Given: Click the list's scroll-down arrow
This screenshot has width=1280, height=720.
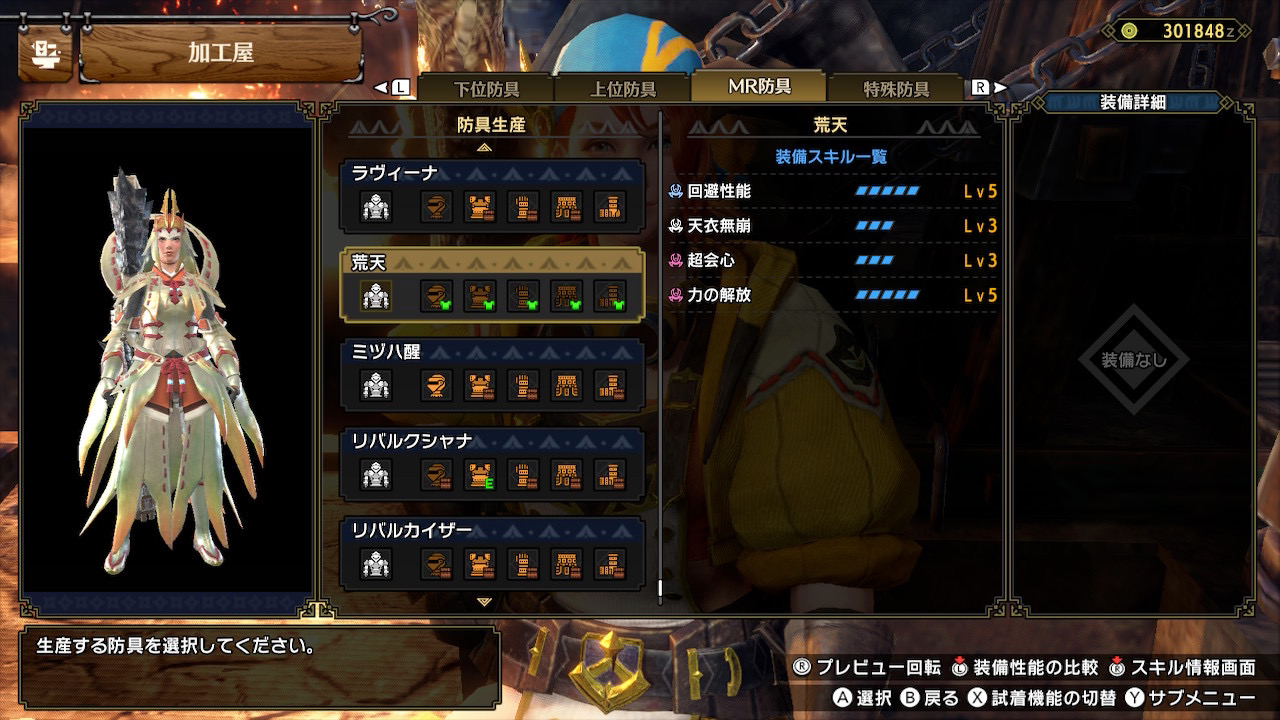Looking at the screenshot, I should [485, 602].
